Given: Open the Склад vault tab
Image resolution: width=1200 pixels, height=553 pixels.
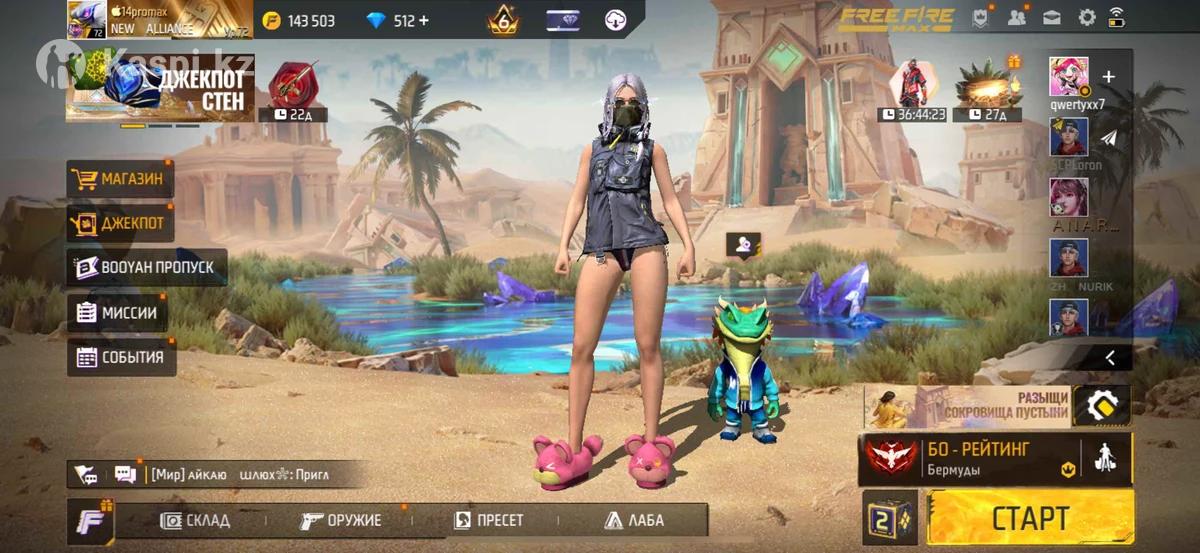Looking at the screenshot, I should [x=196, y=520].
